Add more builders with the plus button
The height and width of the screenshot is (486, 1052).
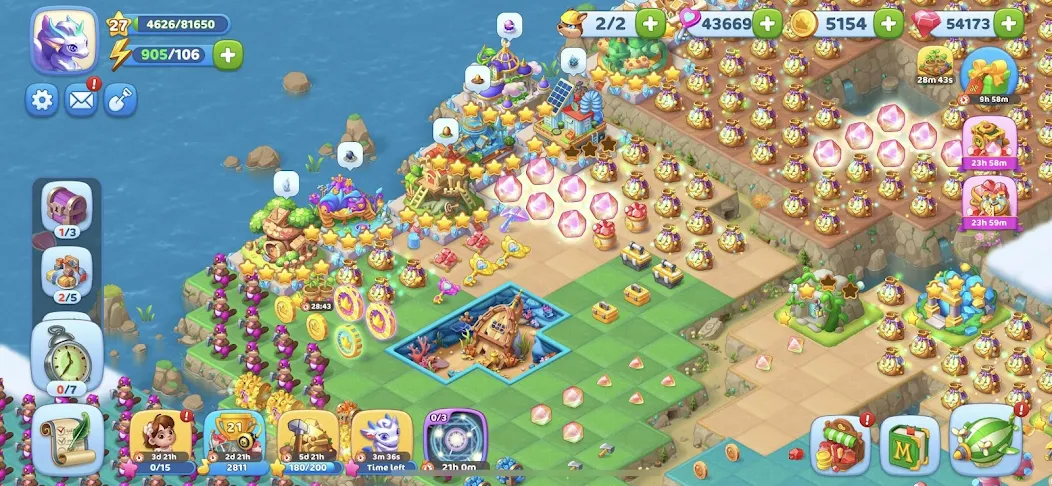[649, 23]
